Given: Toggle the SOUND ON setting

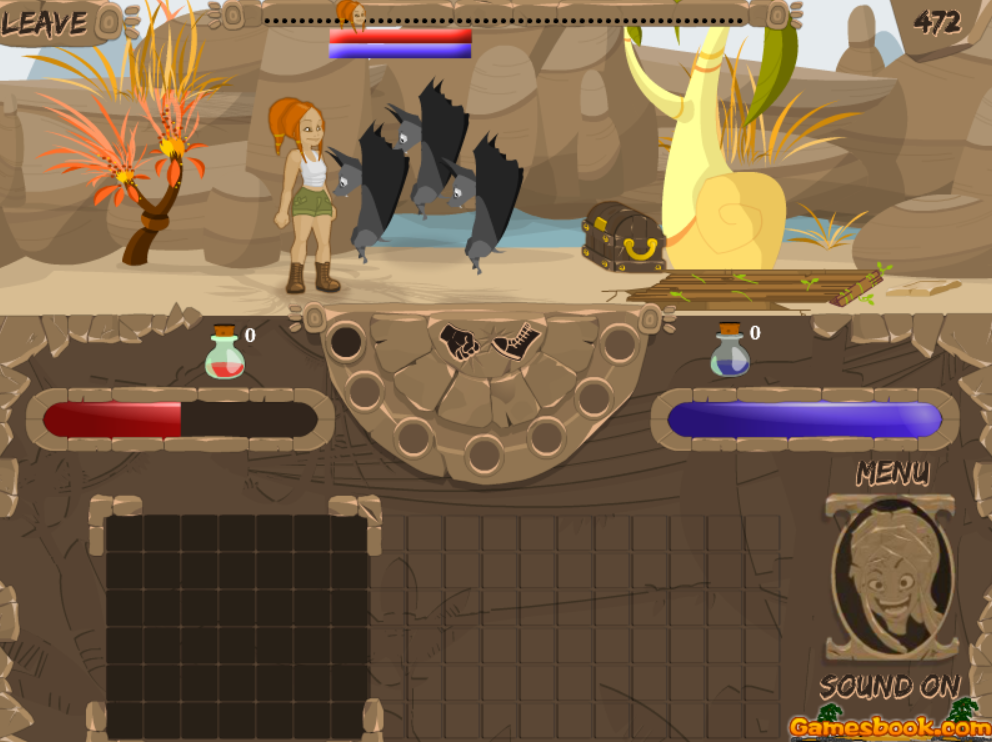Looking at the screenshot, I should 889,687.
